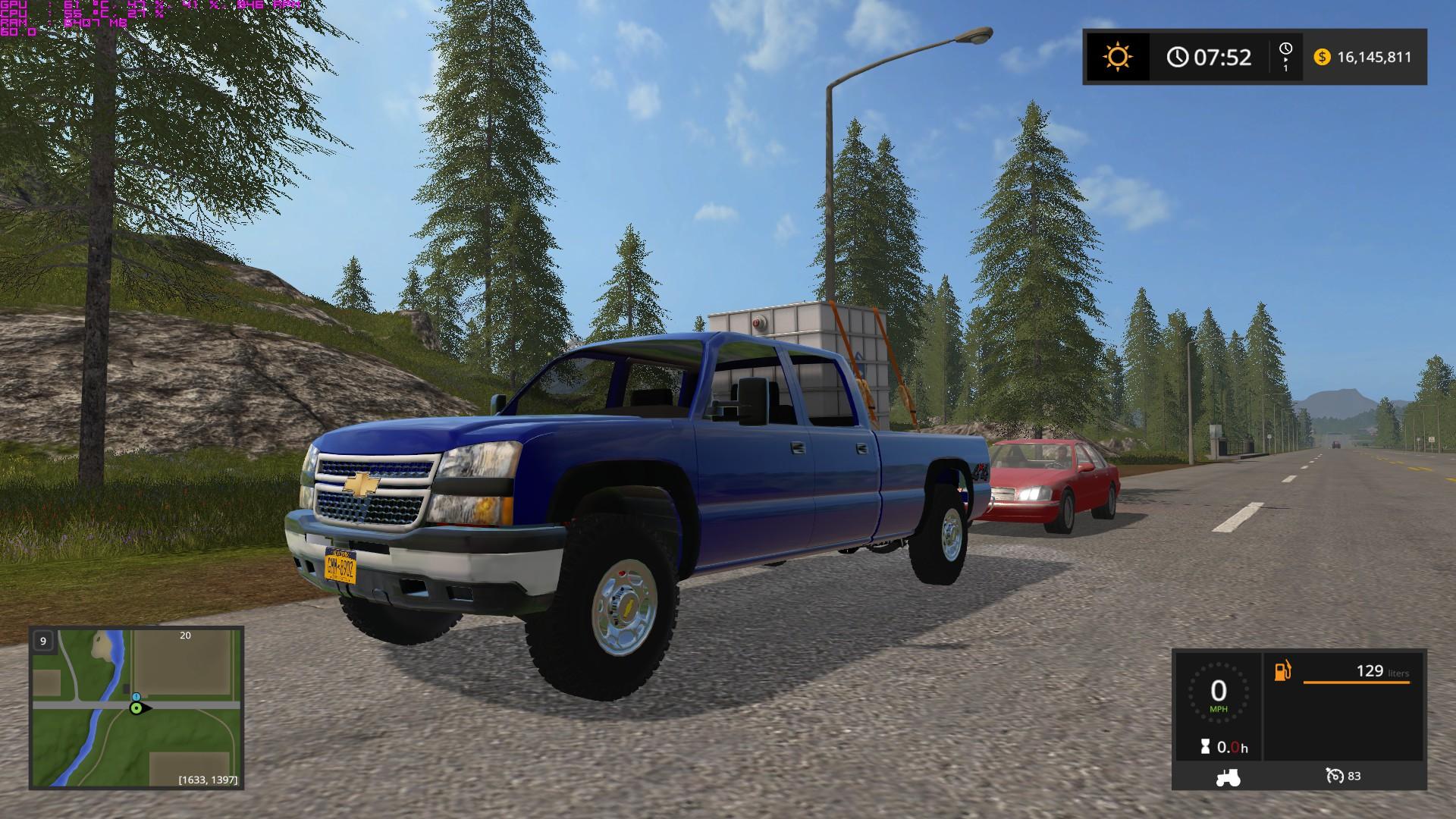Select the tractor vehicle icon

(1227, 777)
